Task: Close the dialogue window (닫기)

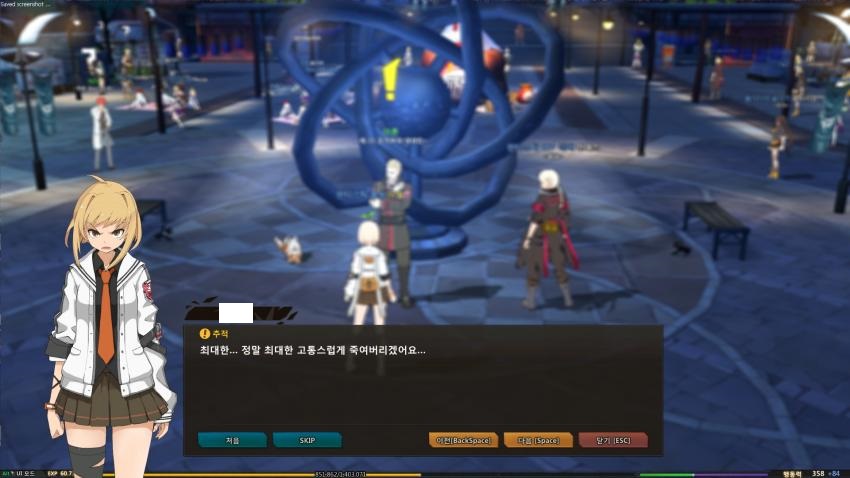Action: pyautogui.click(x=613, y=440)
